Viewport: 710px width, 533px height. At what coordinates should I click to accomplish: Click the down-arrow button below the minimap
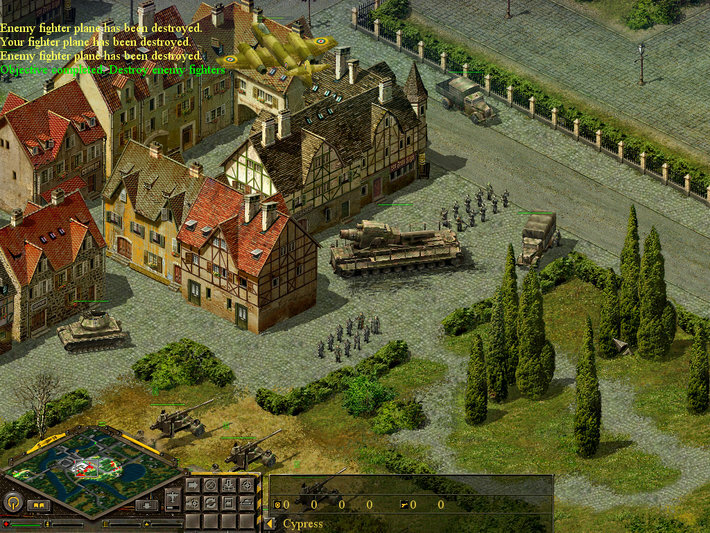pyautogui.click(x=148, y=505)
